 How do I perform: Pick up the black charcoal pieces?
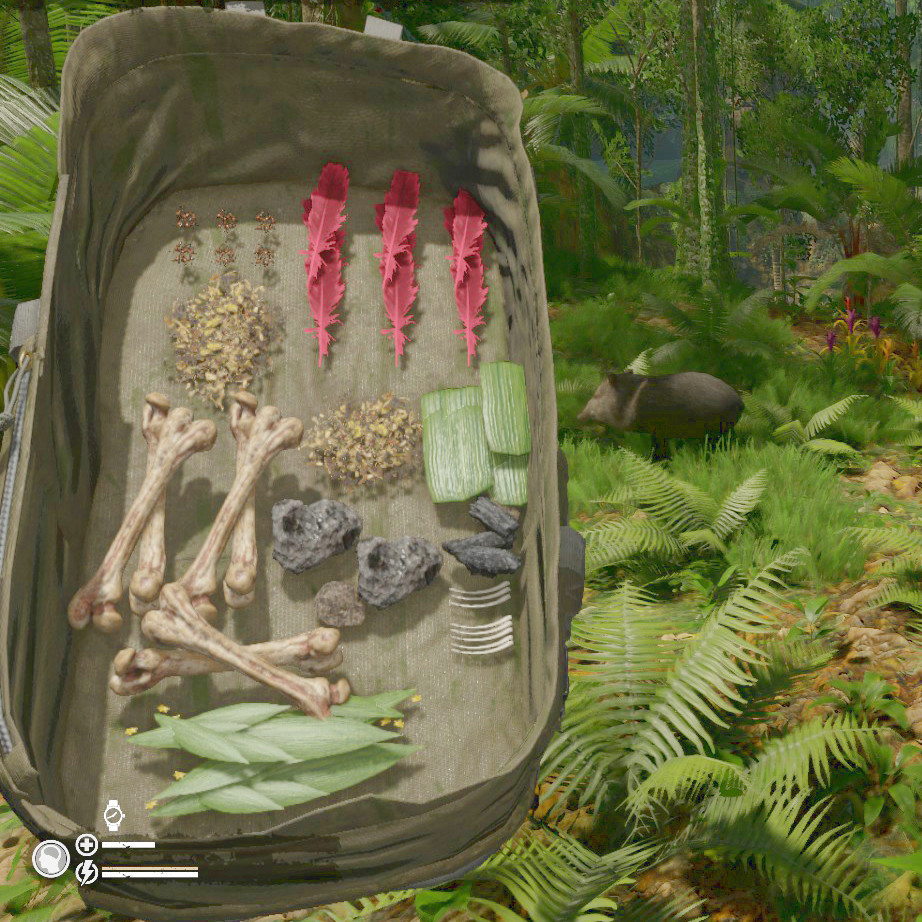pyautogui.click(x=484, y=540)
